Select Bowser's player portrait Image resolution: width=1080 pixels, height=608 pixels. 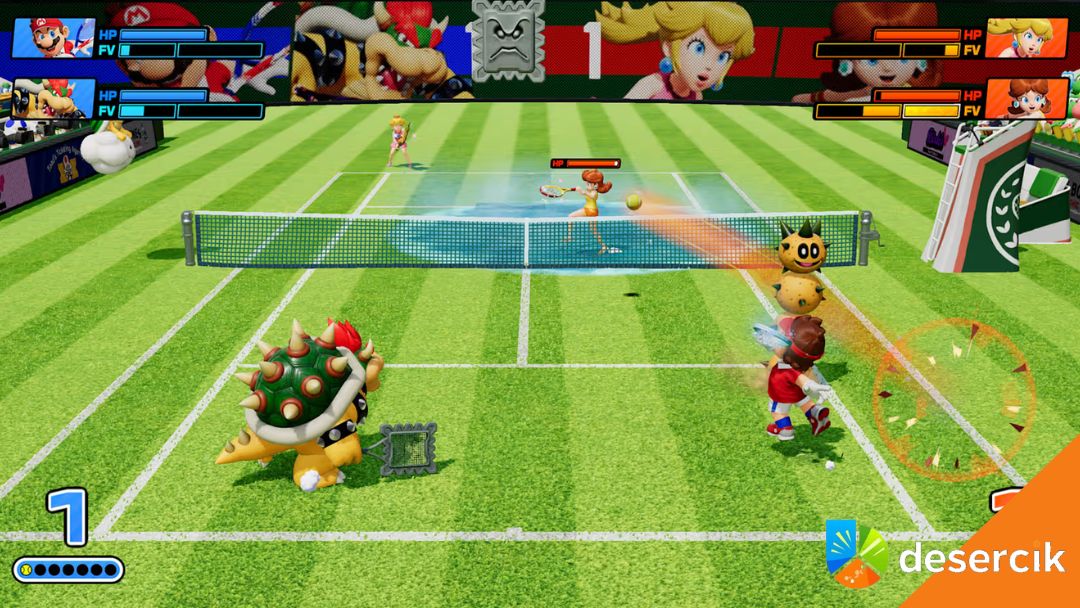[52, 98]
